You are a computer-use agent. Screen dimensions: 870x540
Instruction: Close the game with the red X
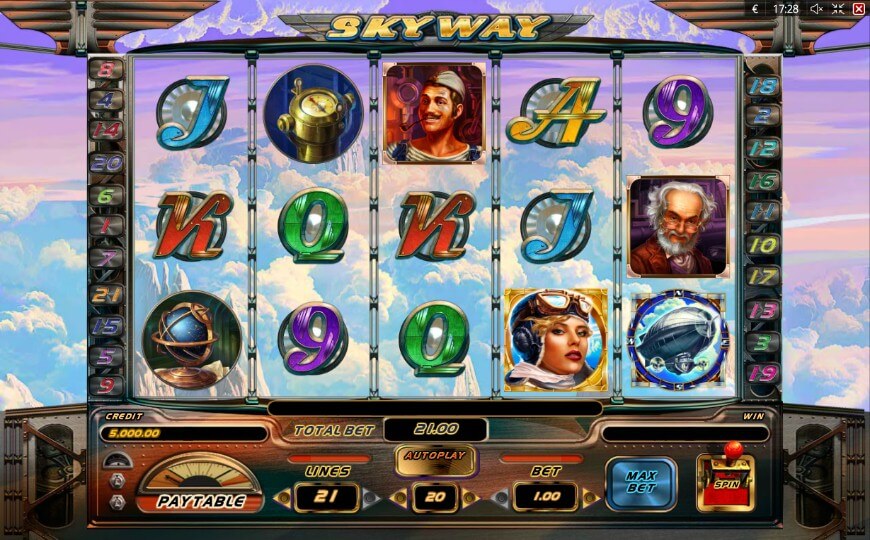pos(858,9)
